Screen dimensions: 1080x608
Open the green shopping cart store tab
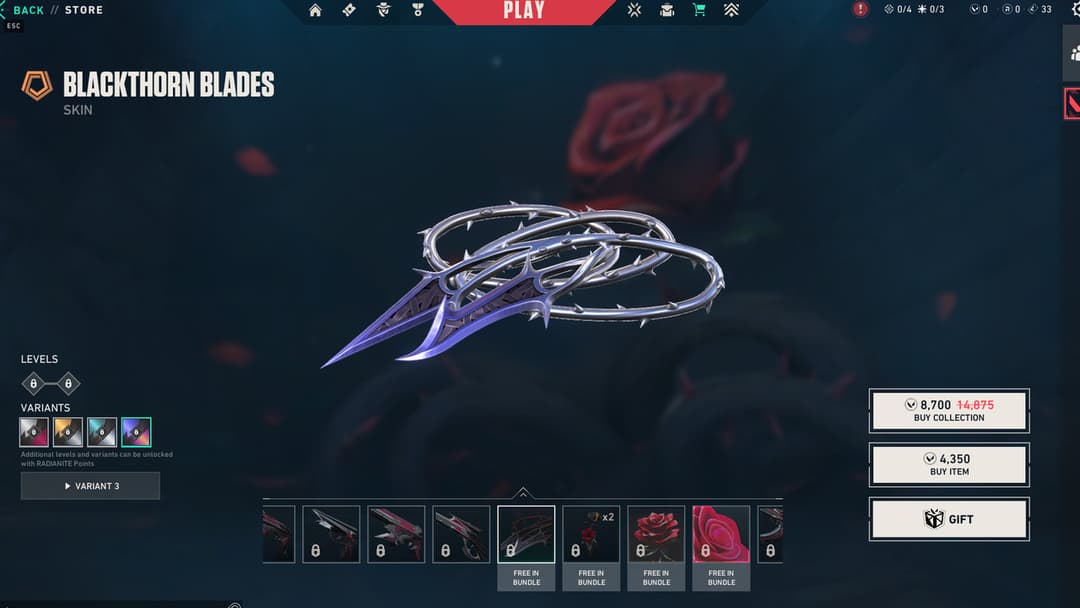click(699, 10)
